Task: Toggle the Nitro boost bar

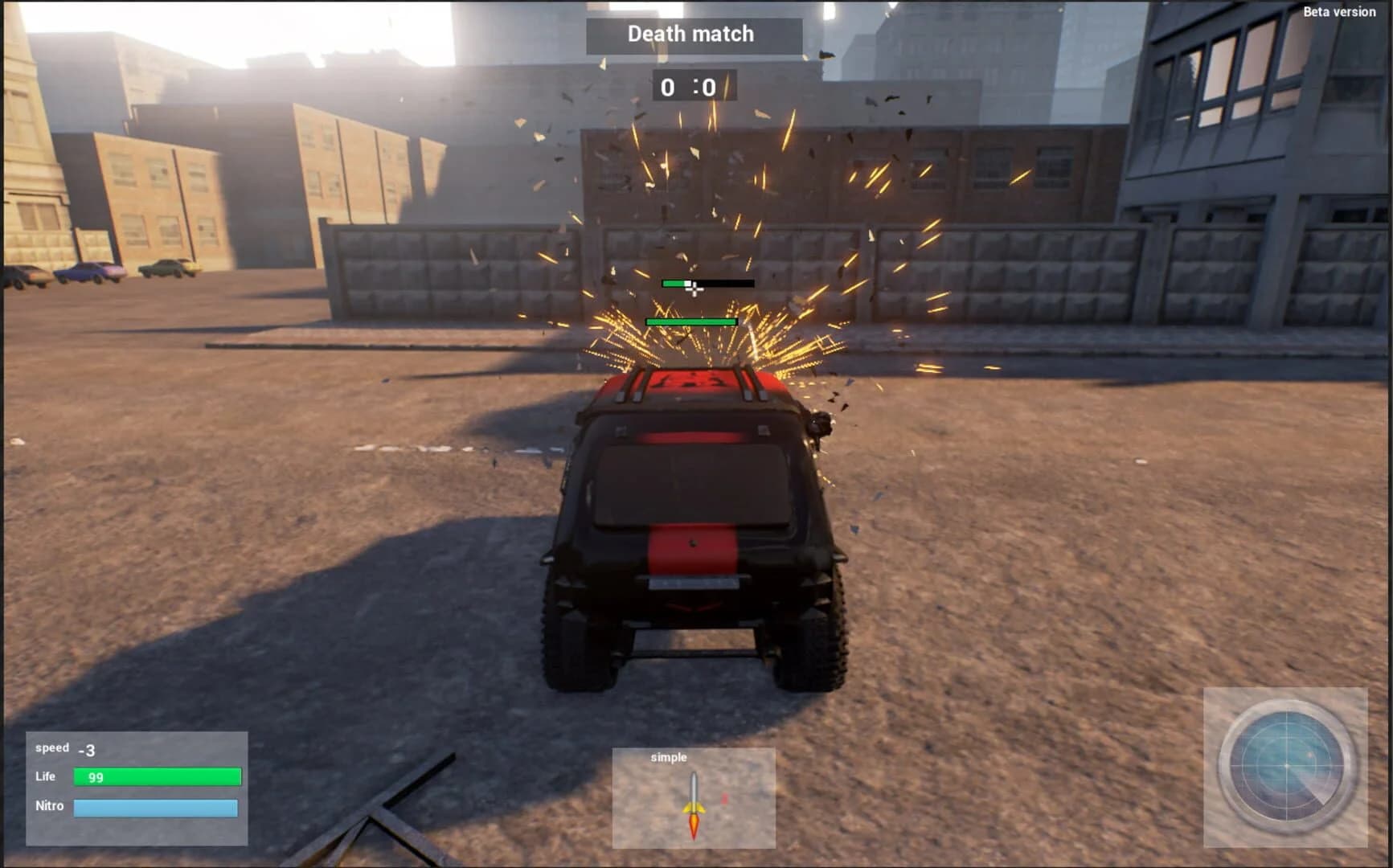Action: (156, 806)
